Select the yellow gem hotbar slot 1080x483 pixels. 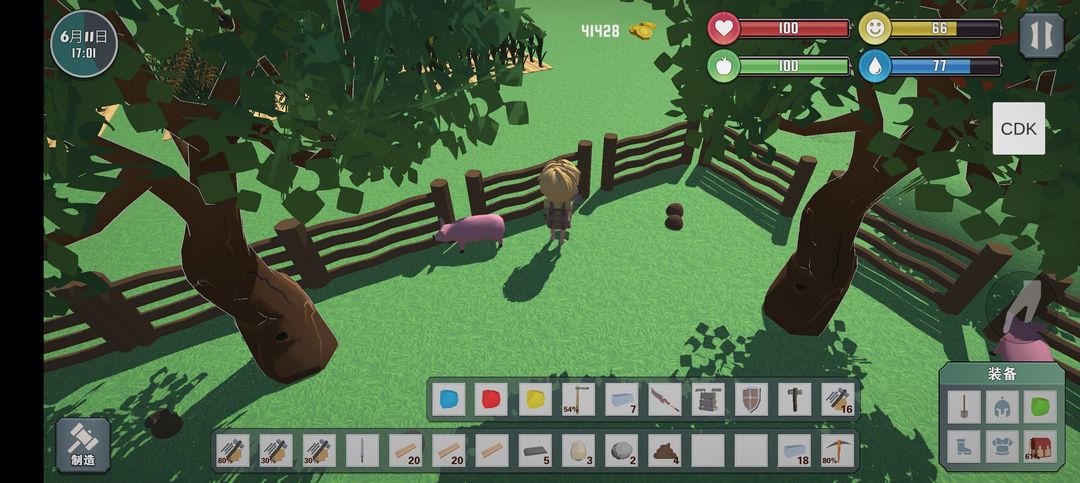(535, 400)
